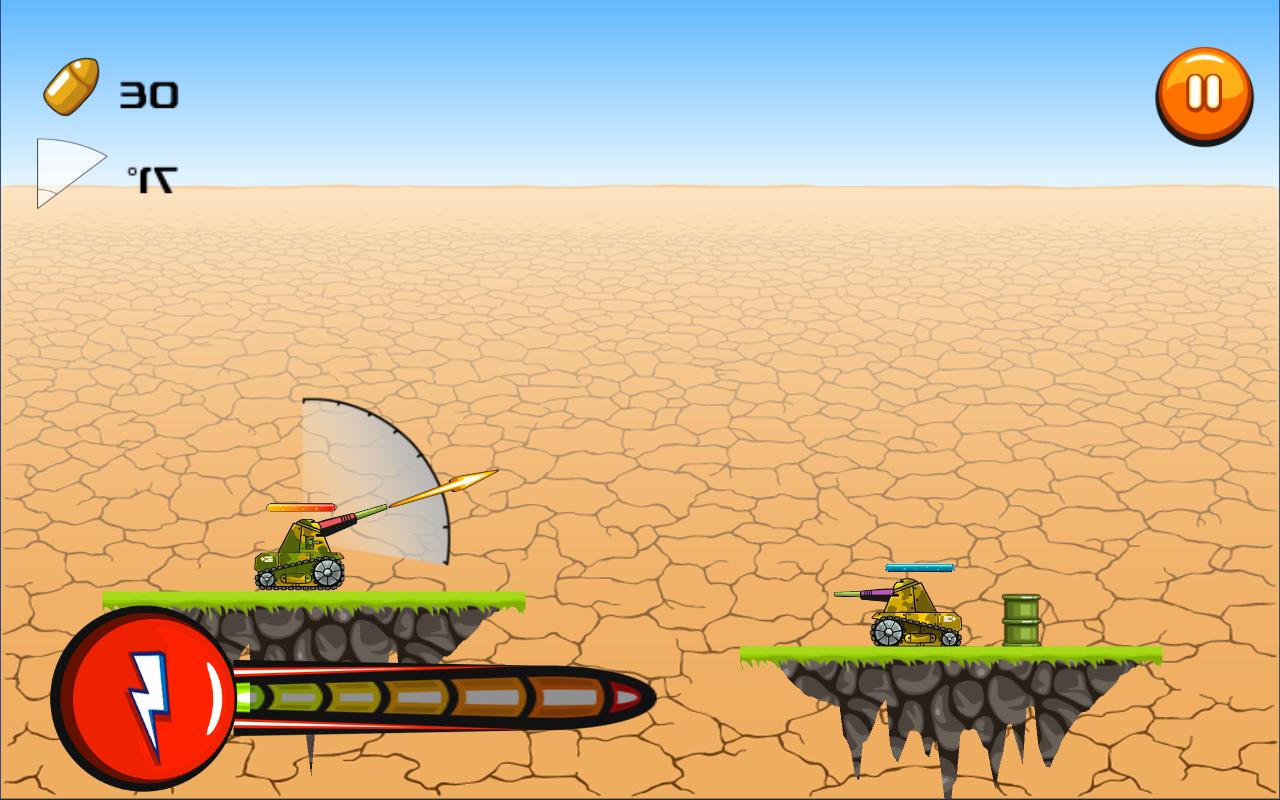The height and width of the screenshot is (800, 1280).
Task: Tap the player tank's red health bar
Action: click(302, 506)
